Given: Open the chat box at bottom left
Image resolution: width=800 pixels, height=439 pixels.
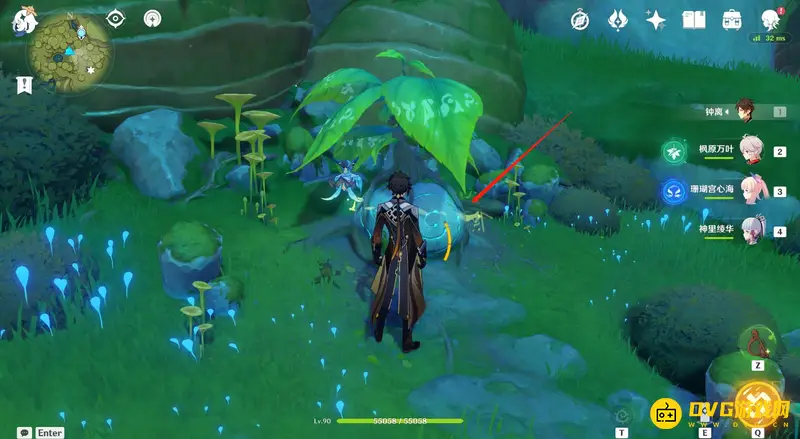Looking at the screenshot, I should pos(19,431).
